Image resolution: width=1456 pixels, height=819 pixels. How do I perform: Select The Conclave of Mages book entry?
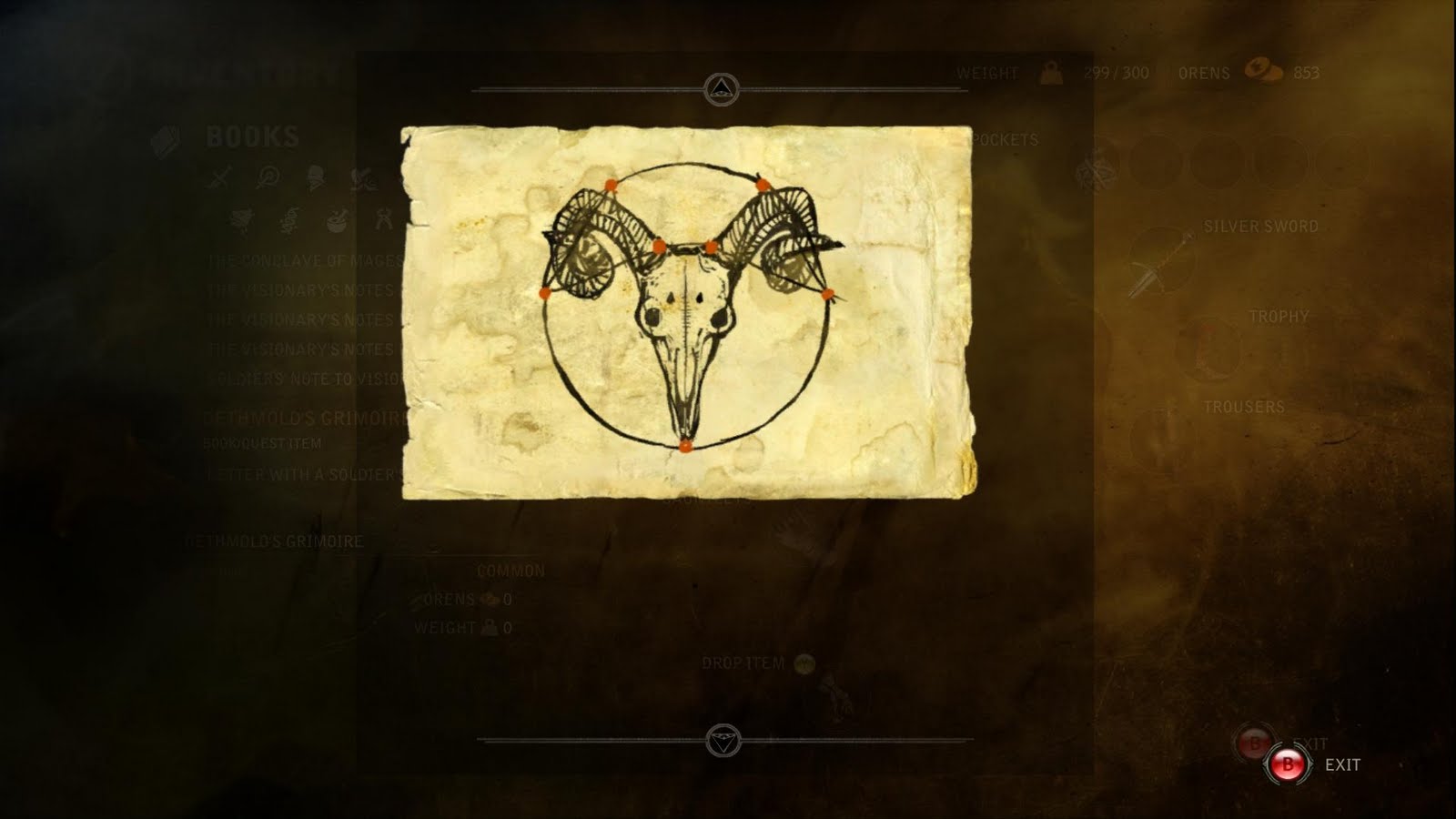(305, 260)
